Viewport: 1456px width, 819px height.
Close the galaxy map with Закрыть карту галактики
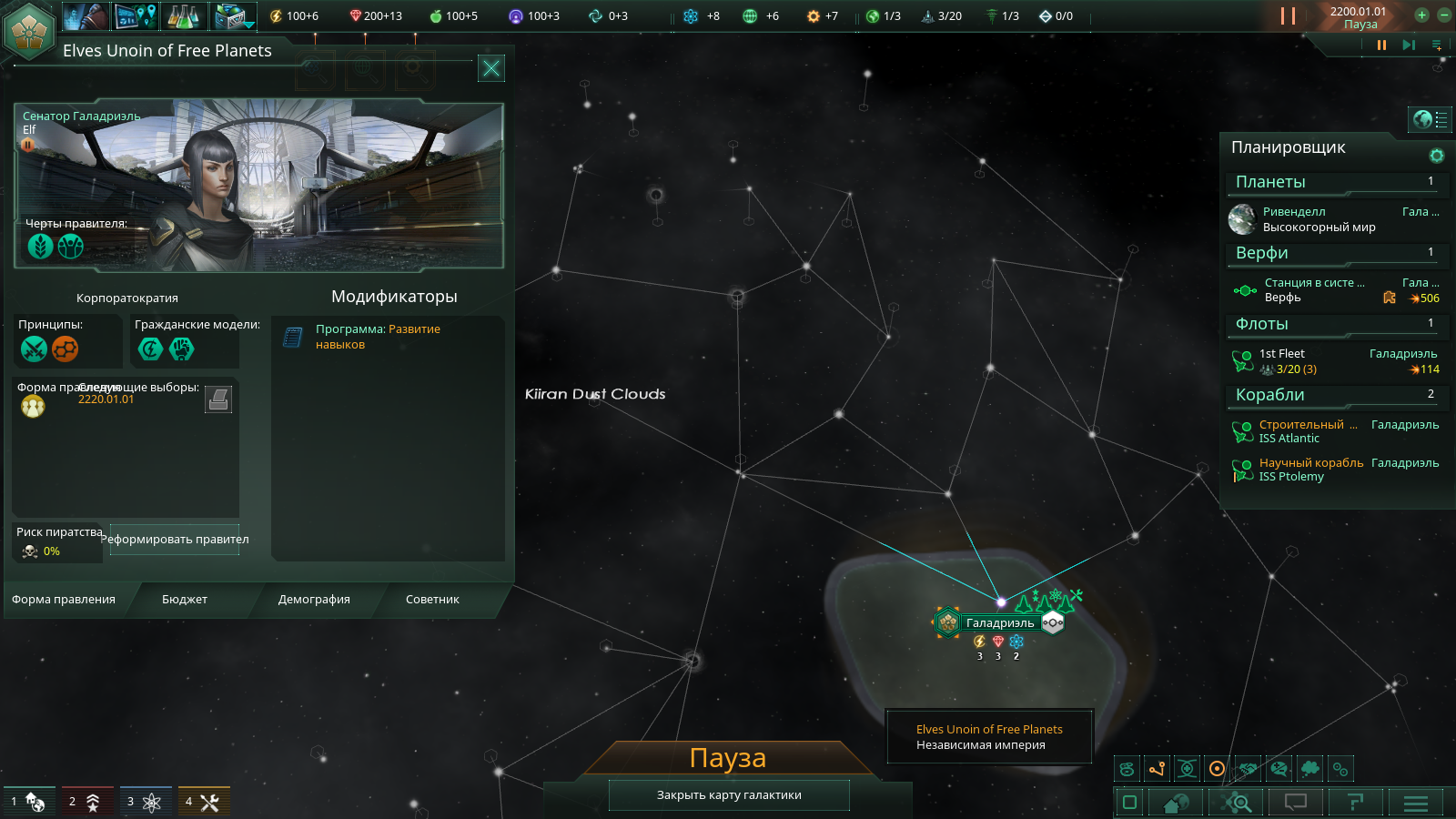click(729, 794)
